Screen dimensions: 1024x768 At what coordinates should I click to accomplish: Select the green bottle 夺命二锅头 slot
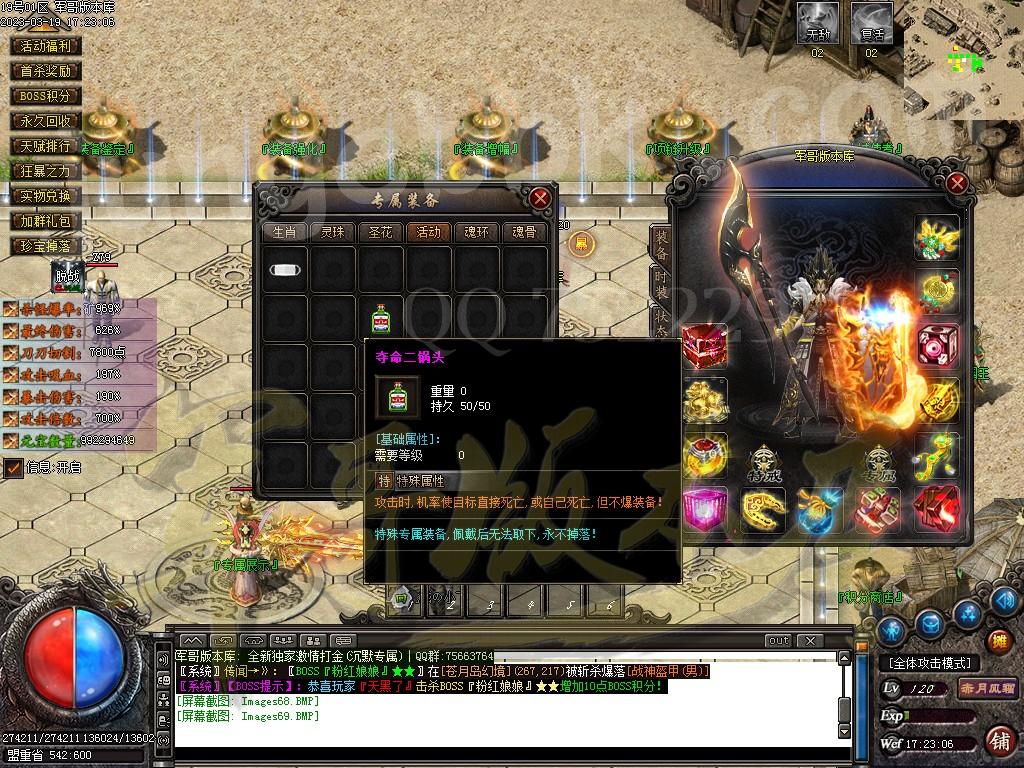[381, 320]
